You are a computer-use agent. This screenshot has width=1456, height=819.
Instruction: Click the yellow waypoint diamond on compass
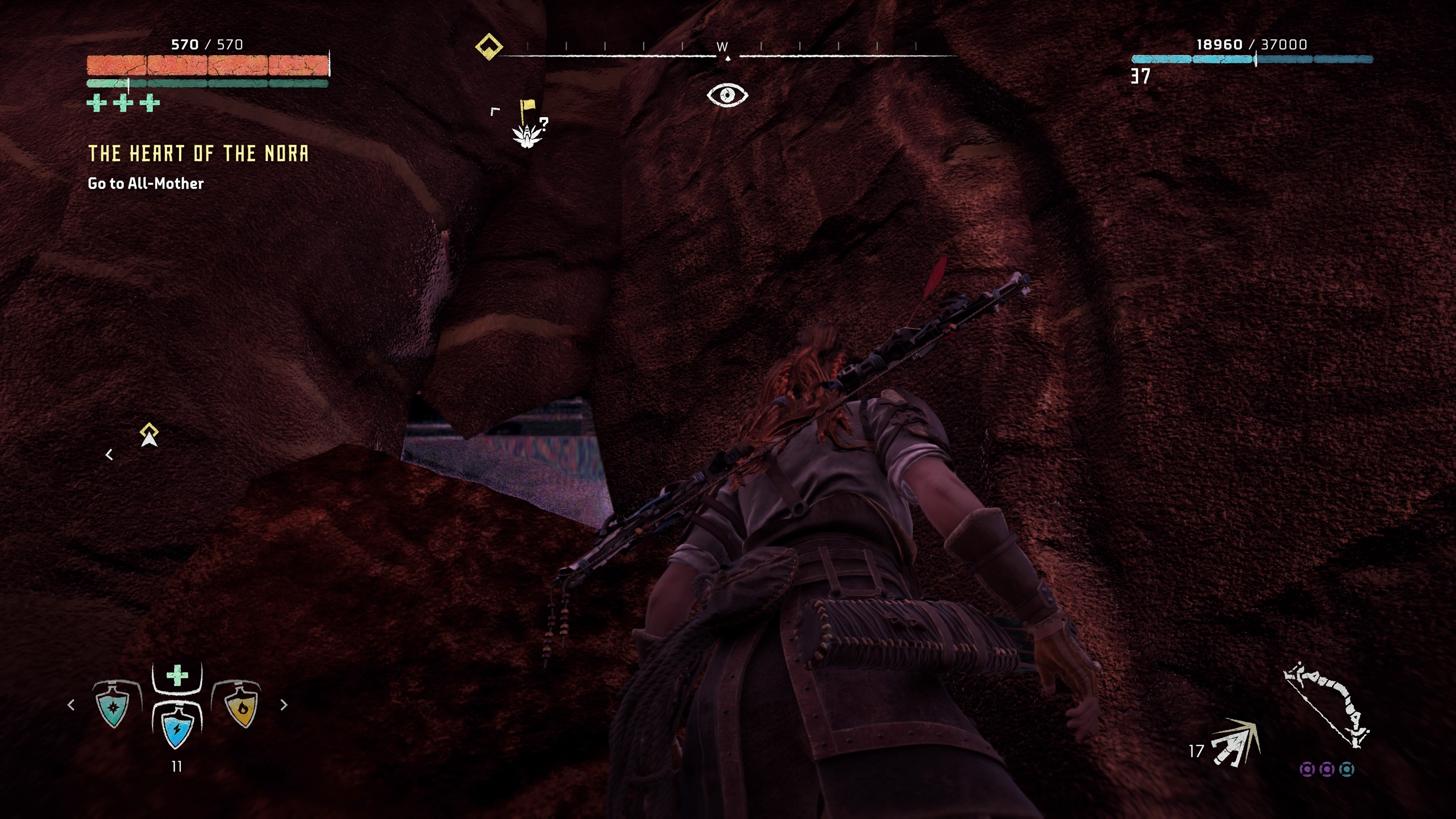coord(490,47)
